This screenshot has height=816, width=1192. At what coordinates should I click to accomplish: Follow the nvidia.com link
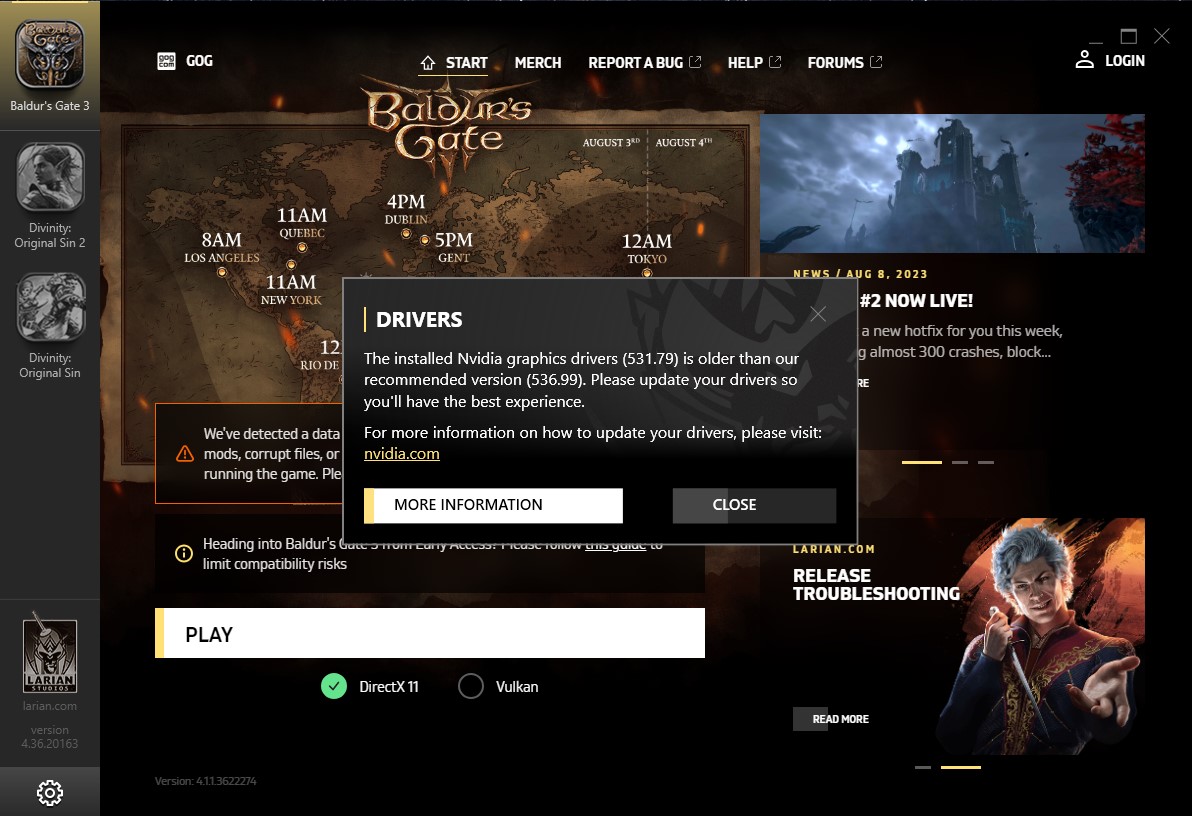(x=401, y=453)
